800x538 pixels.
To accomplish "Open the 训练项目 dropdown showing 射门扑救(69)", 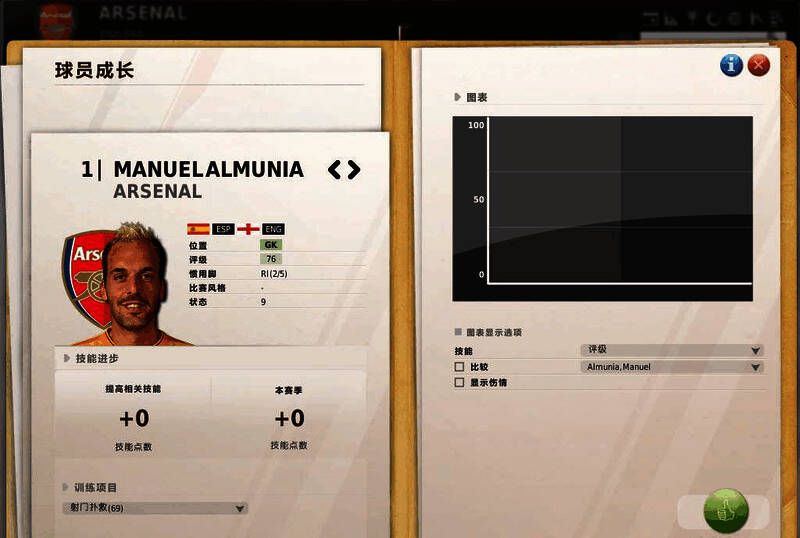I will tap(154, 508).
